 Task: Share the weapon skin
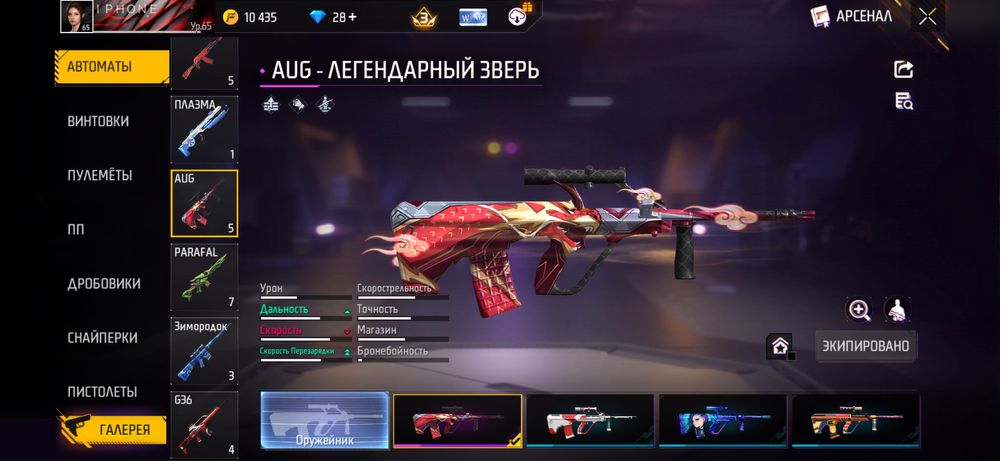tap(903, 69)
